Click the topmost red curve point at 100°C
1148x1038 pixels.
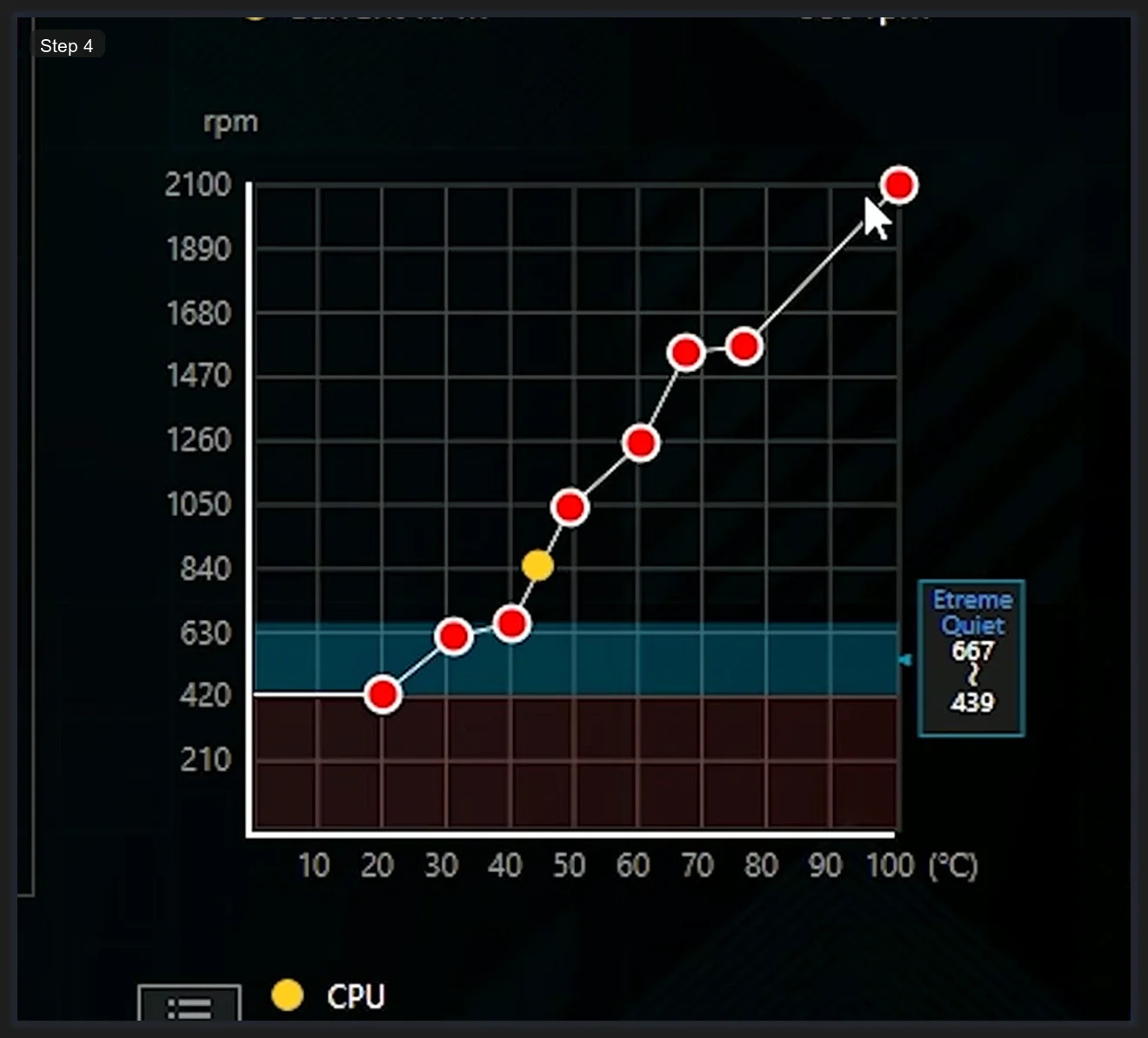(x=898, y=183)
